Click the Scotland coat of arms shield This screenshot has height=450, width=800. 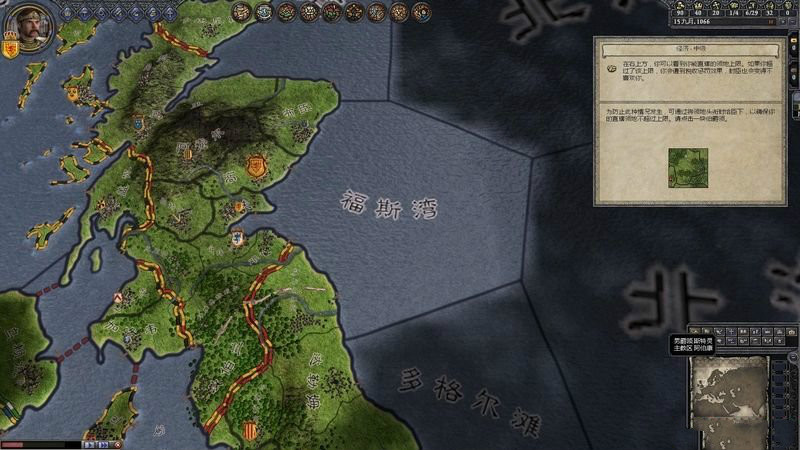pyautogui.click(x=12, y=48)
